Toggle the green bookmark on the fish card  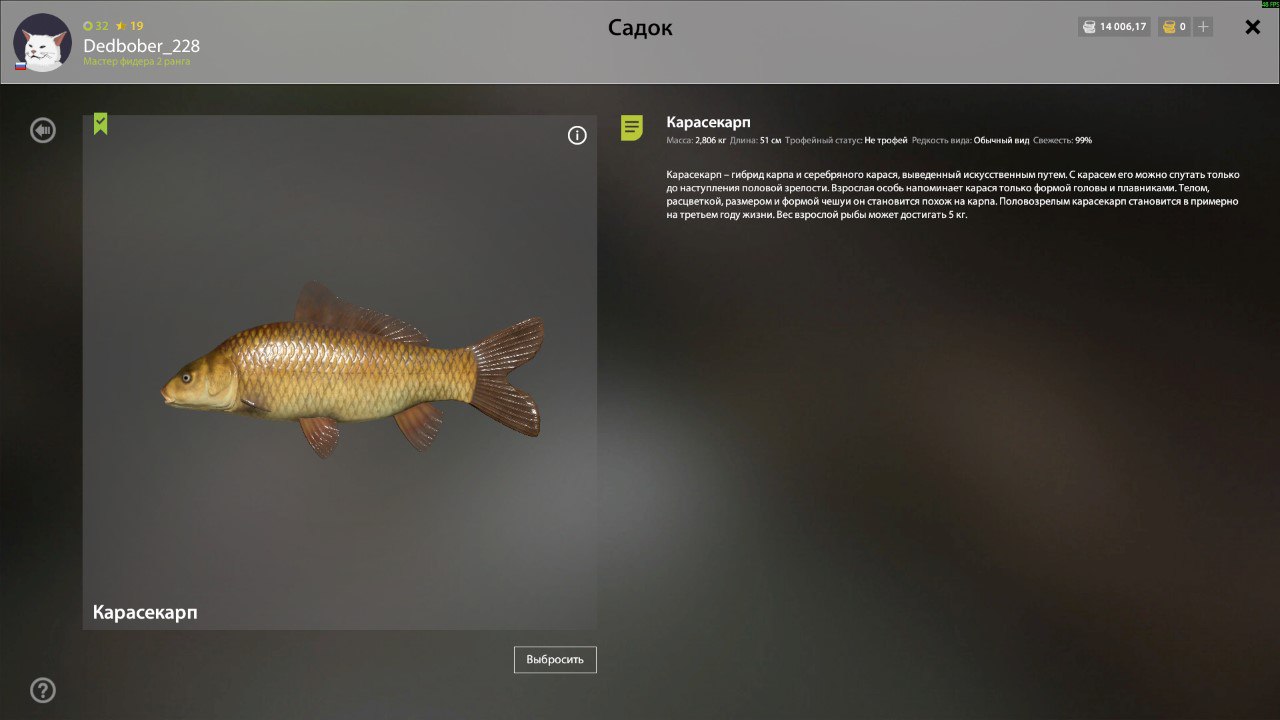tap(101, 124)
